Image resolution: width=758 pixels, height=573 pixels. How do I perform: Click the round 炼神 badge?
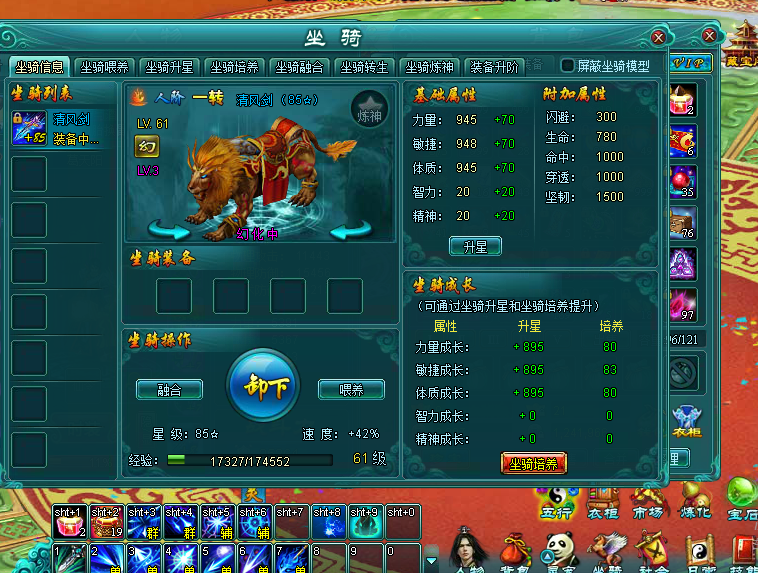coord(369,109)
